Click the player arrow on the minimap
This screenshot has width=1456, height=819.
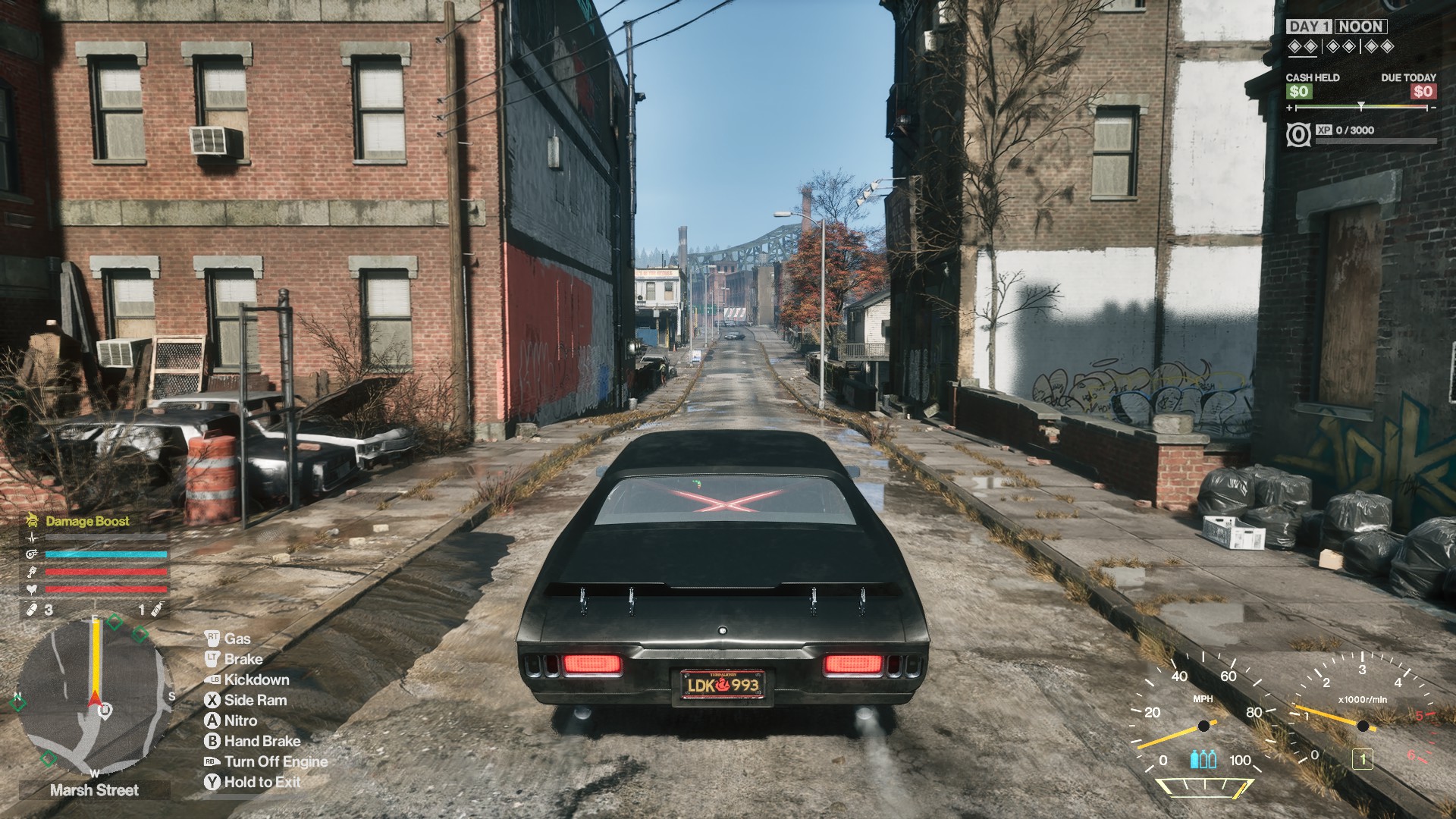(x=96, y=699)
